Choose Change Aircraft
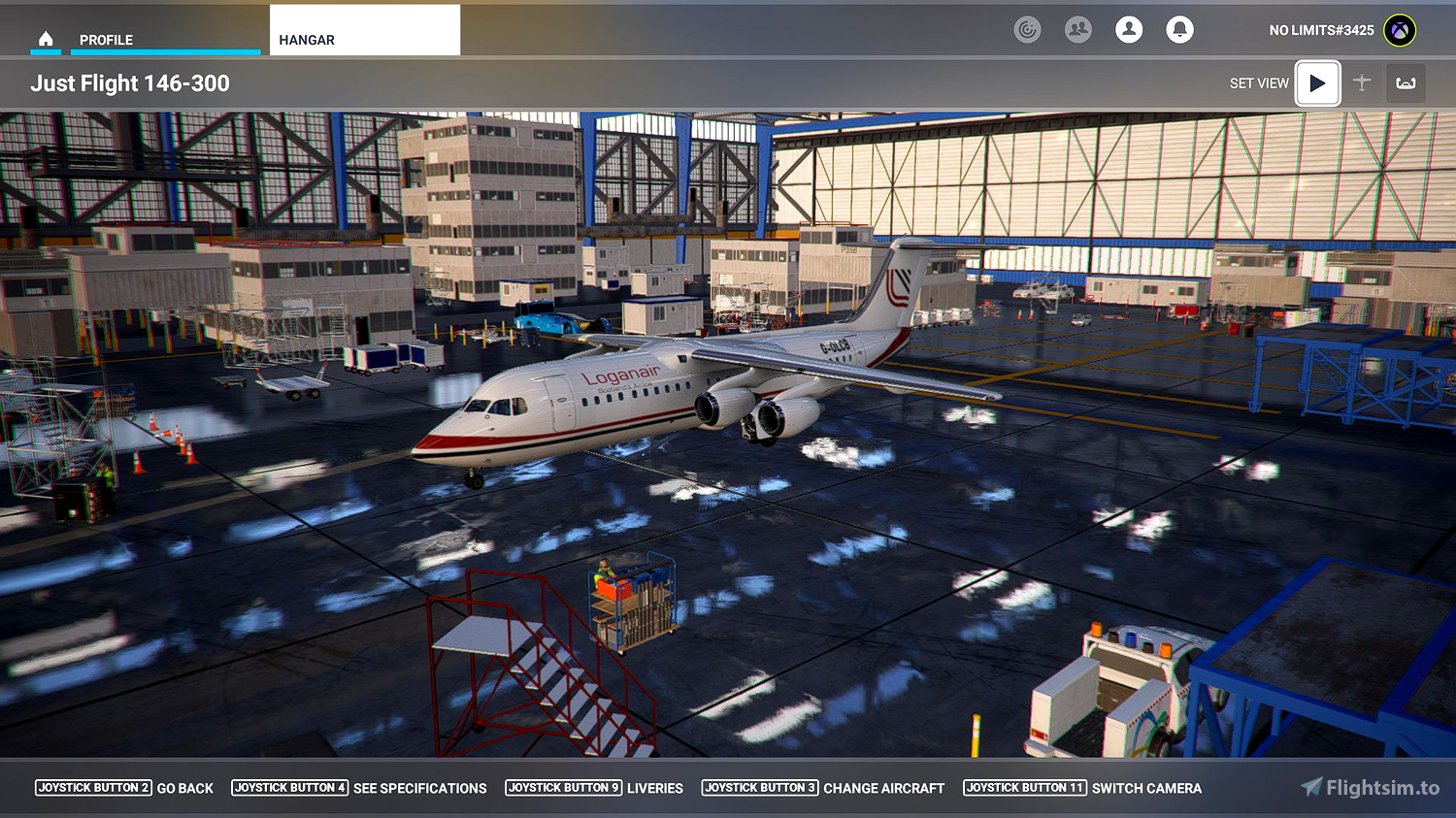1456x818 pixels. coord(884,788)
